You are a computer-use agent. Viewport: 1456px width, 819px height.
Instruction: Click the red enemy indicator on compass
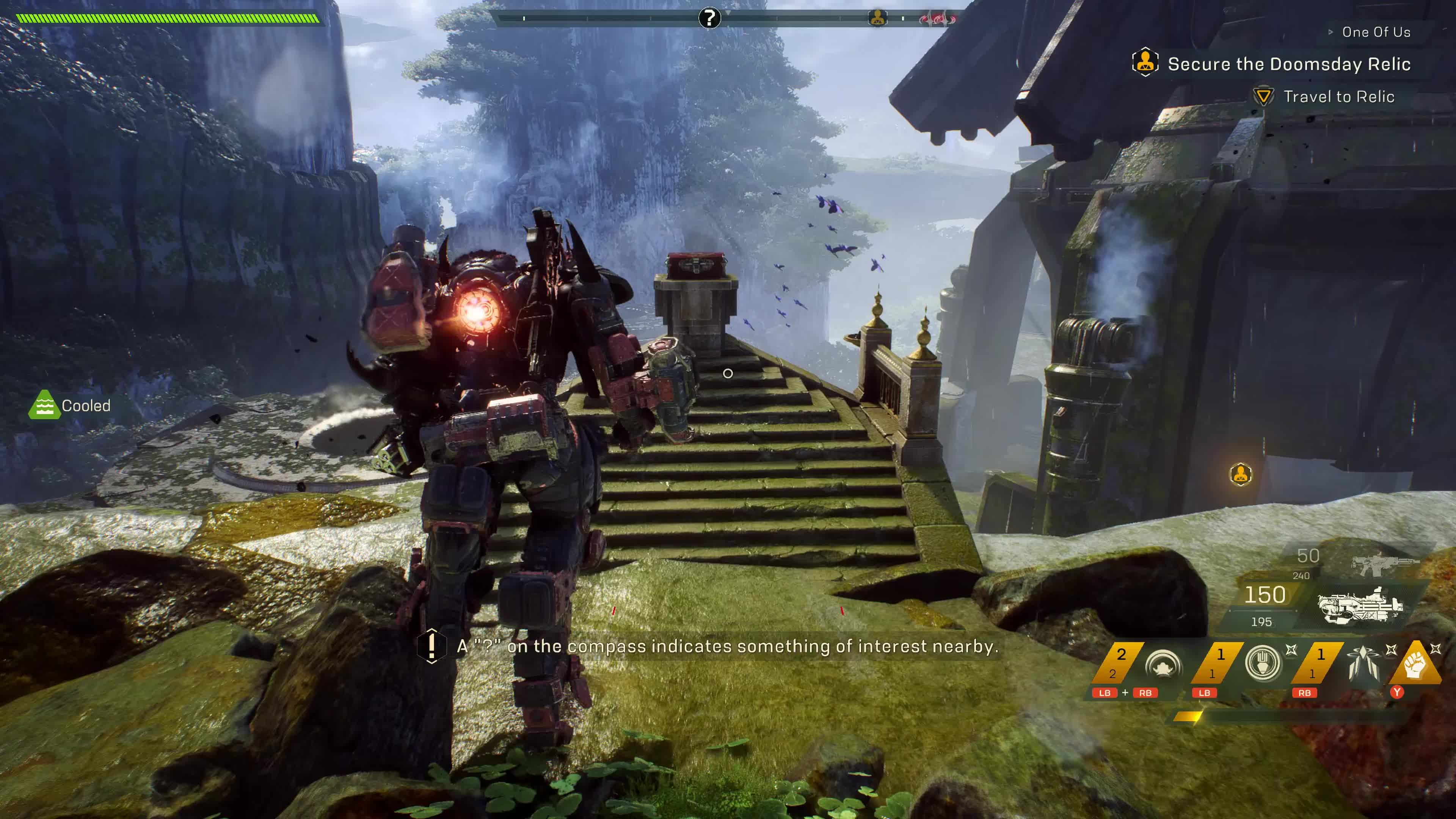(x=937, y=19)
